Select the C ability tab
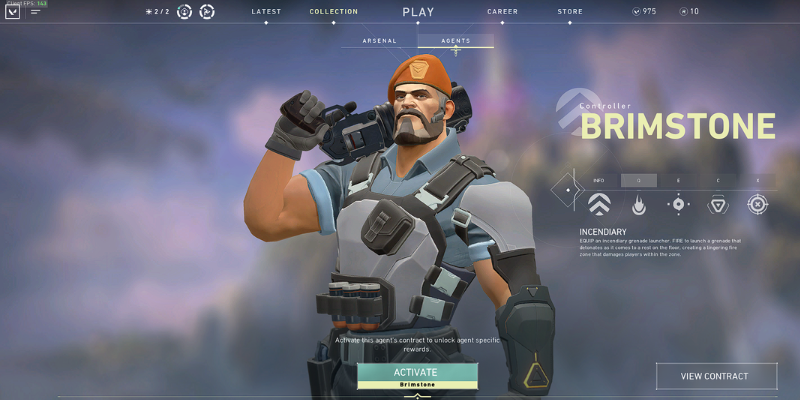 coord(718,180)
